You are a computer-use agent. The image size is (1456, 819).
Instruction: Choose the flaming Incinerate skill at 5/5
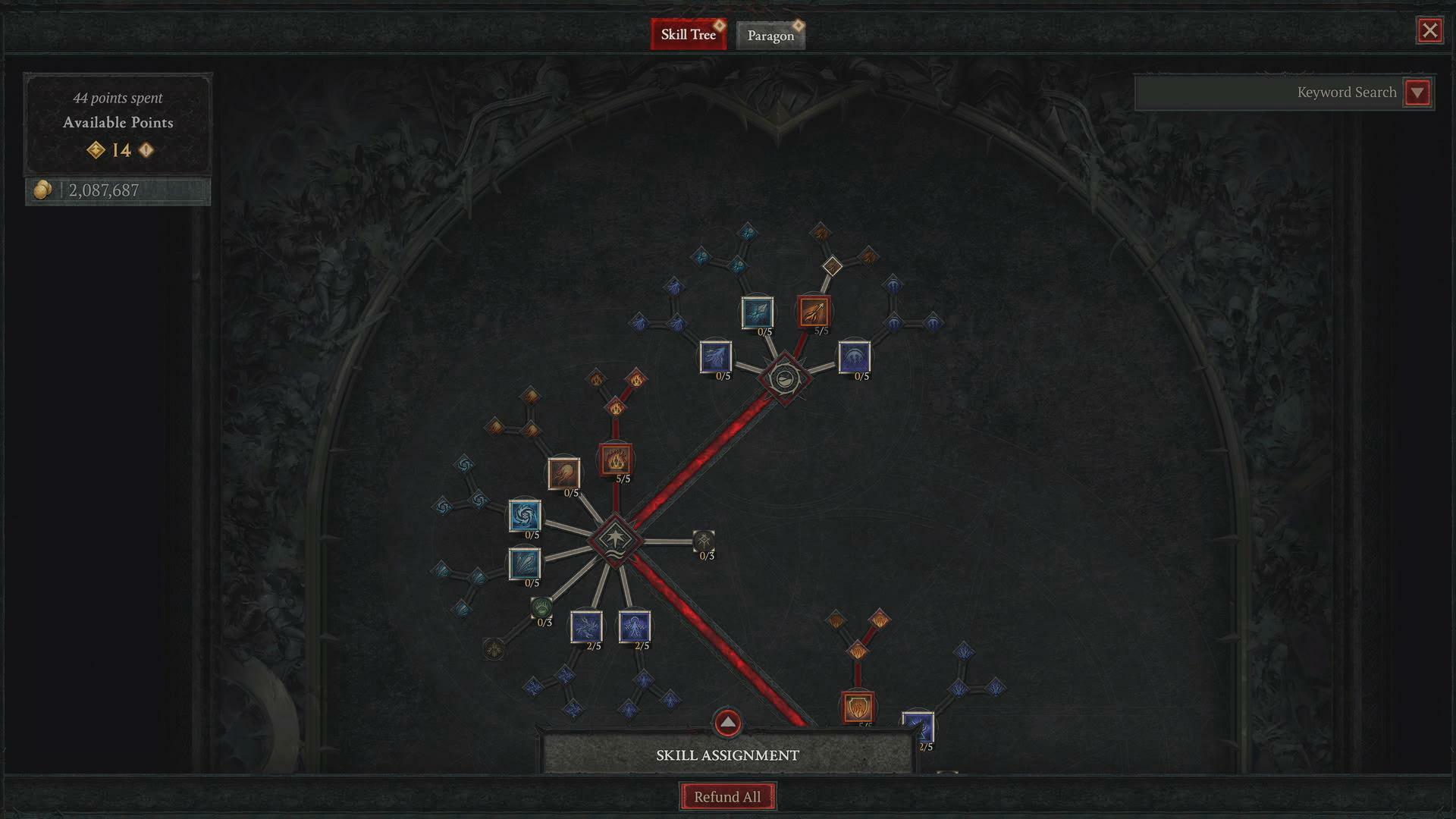[615, 460]
